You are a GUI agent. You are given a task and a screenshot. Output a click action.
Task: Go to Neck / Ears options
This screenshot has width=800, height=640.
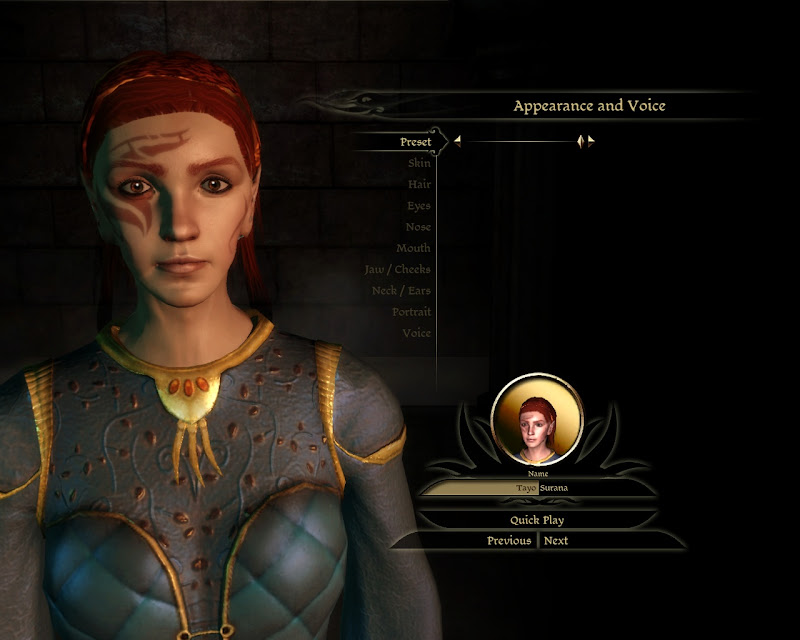click(401, 290)
